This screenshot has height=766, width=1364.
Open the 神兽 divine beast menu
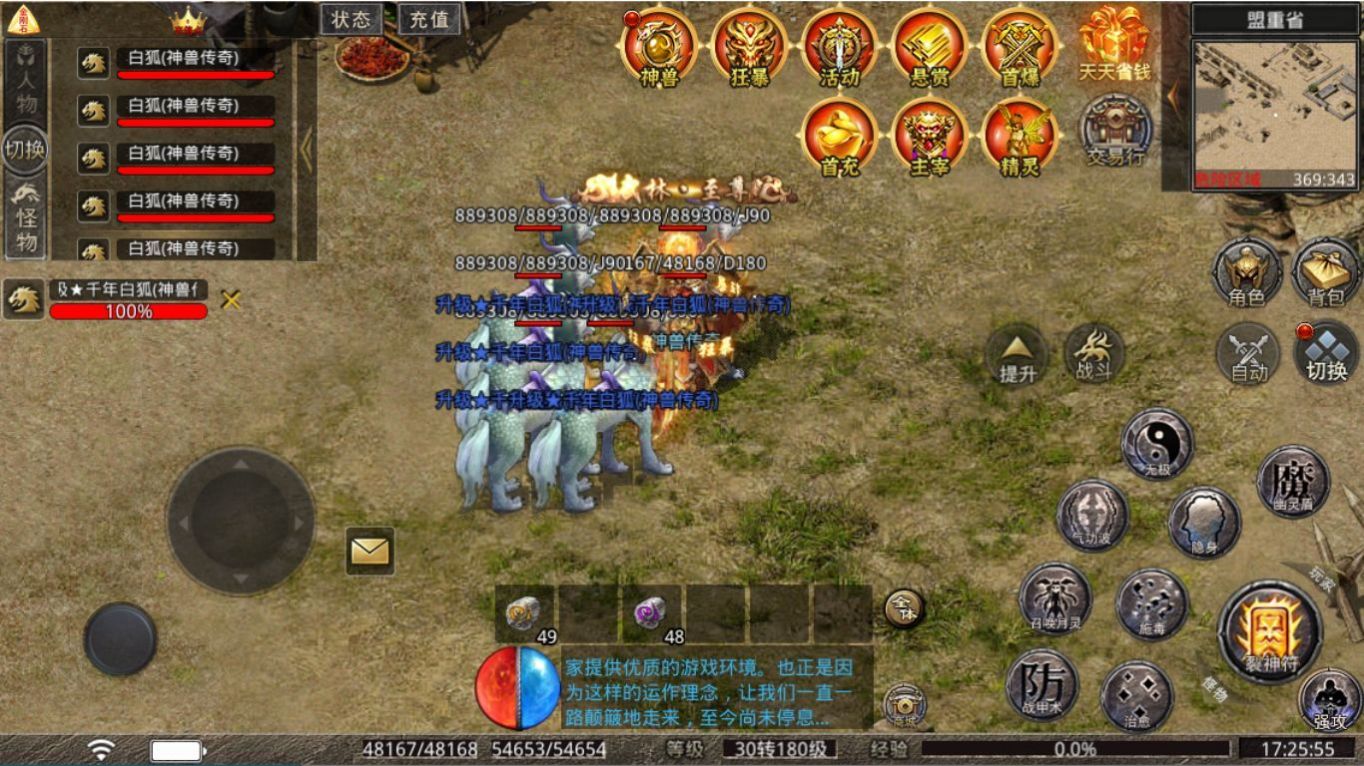coord(658,46)
